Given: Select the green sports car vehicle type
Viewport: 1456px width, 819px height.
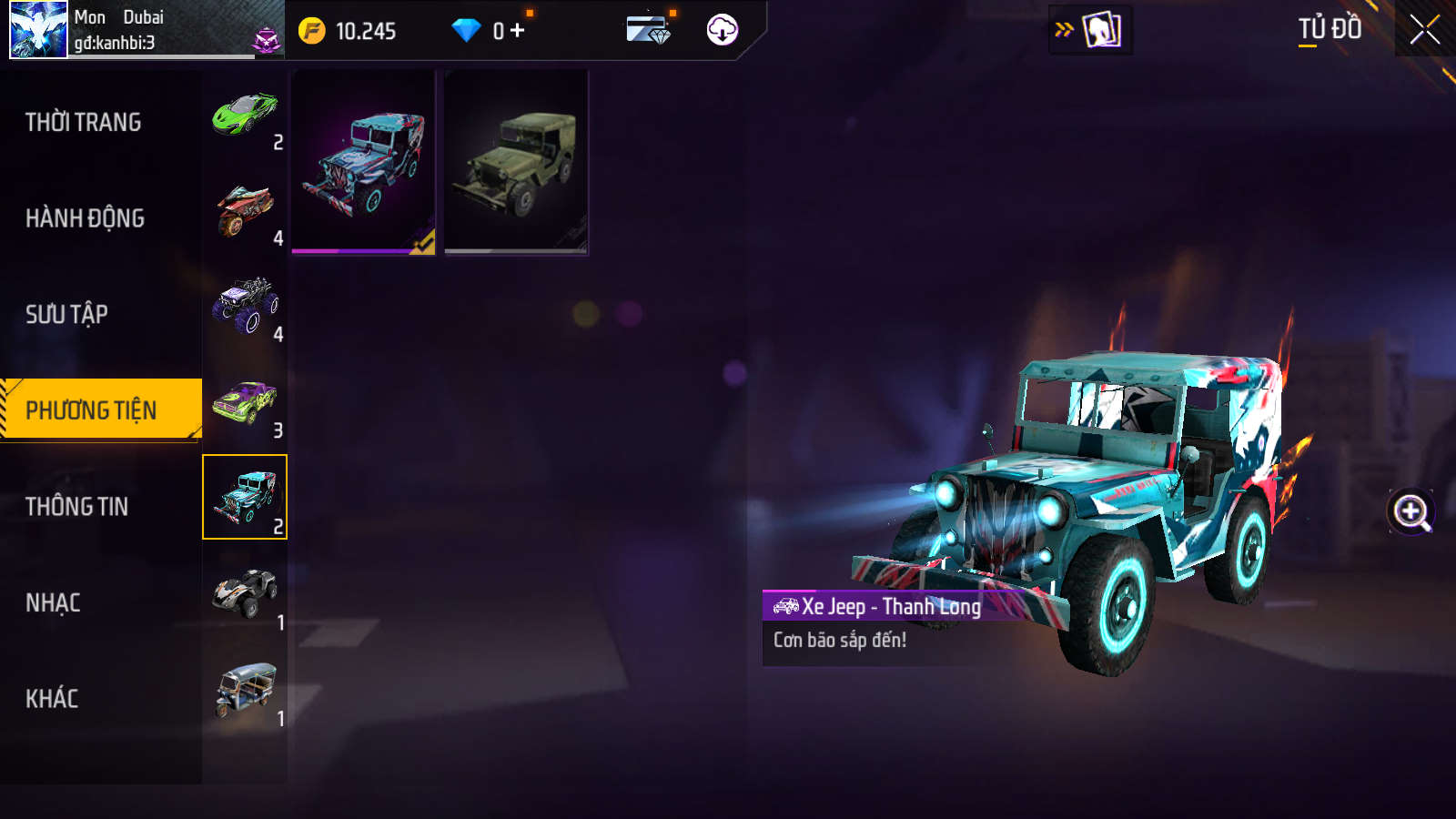Looking at the screenshot, I should 245,115.
